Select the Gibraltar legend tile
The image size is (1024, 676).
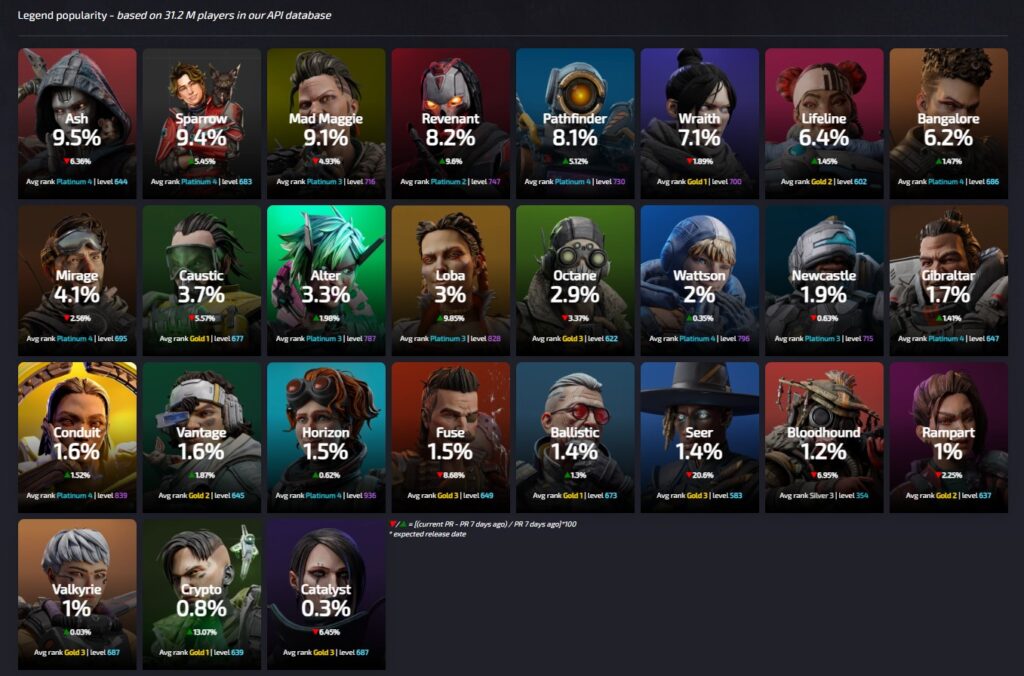948,277
